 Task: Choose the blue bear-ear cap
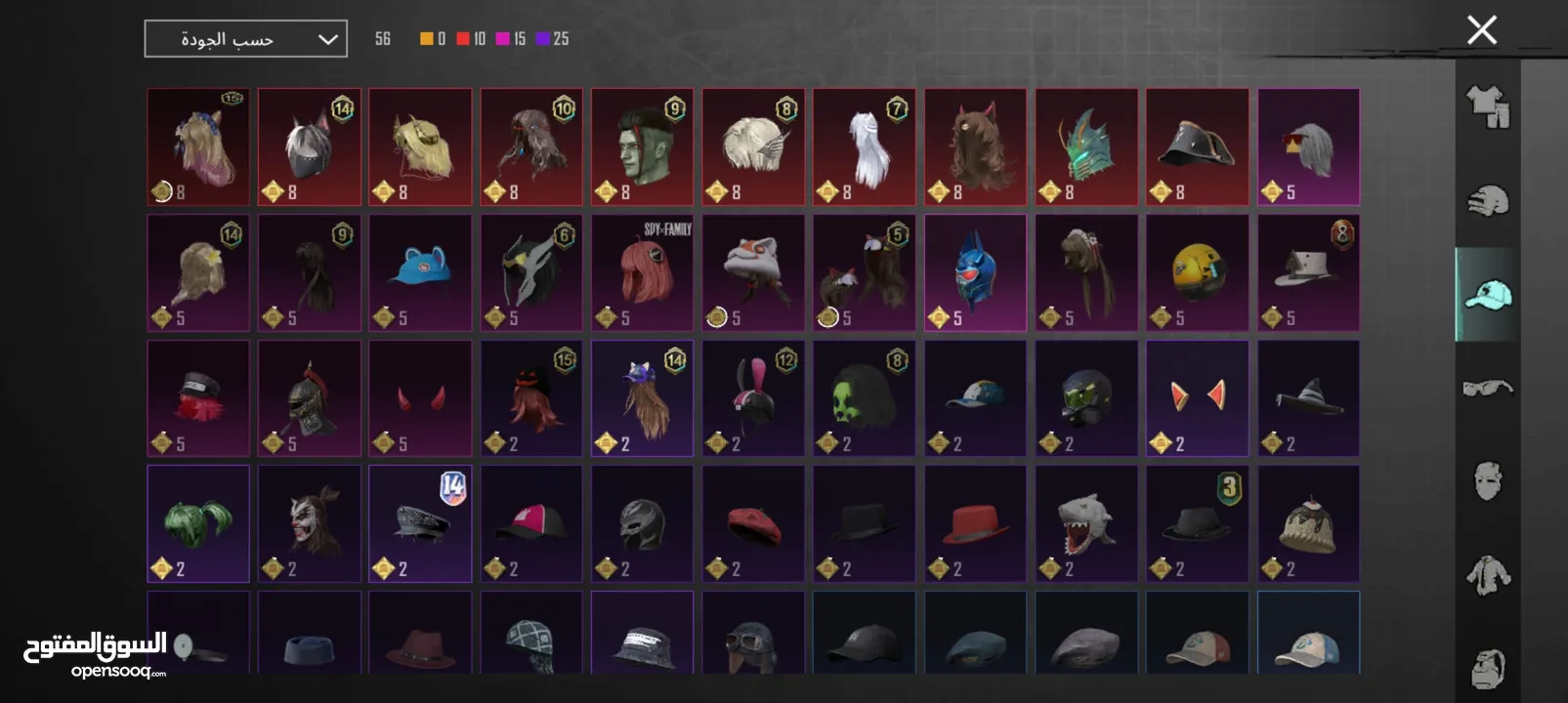(420, 272)
